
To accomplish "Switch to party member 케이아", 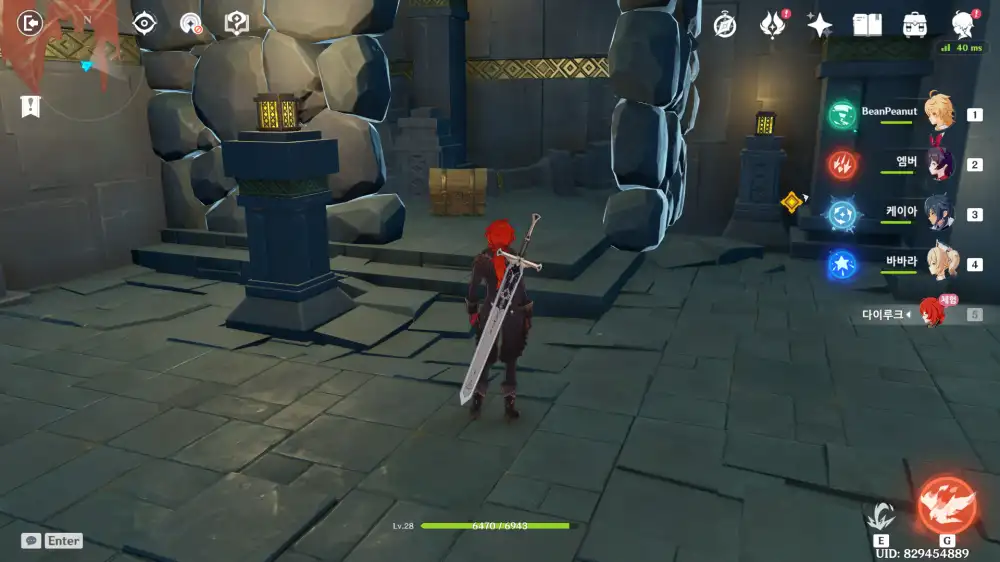I will click(939, 213).
